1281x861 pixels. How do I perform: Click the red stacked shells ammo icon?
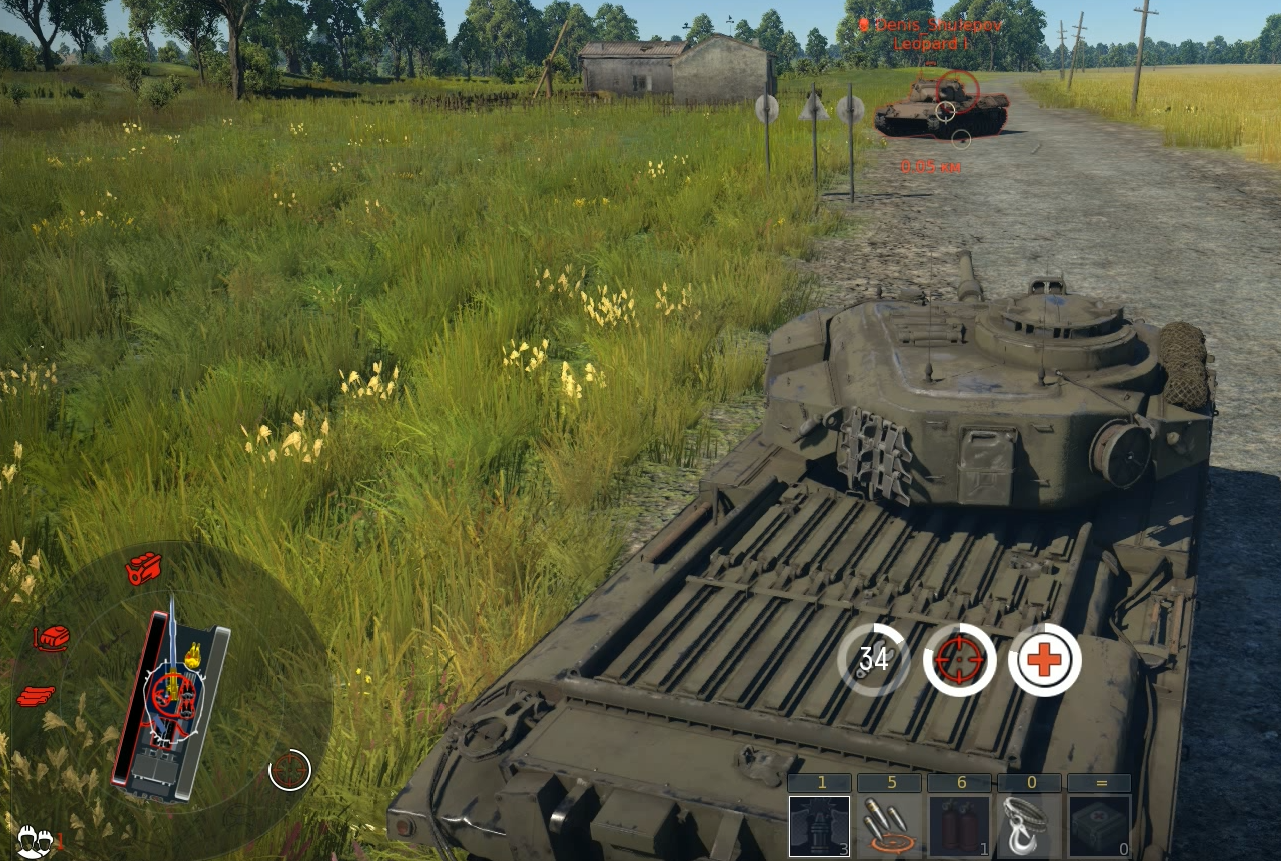[36, 696]
